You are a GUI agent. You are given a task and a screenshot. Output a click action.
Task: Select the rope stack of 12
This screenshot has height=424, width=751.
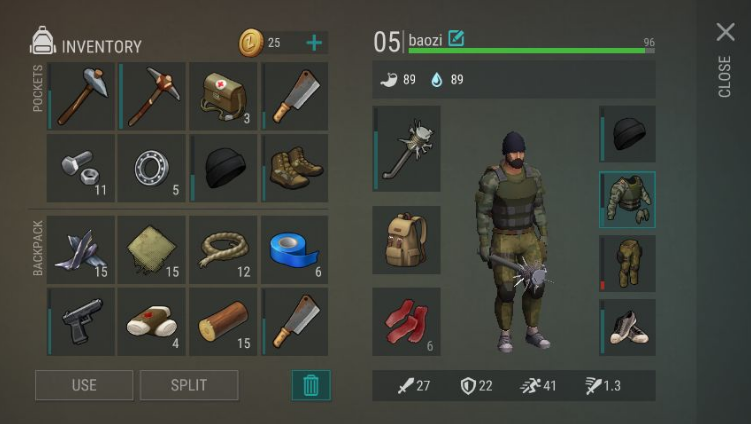[223, 249]
